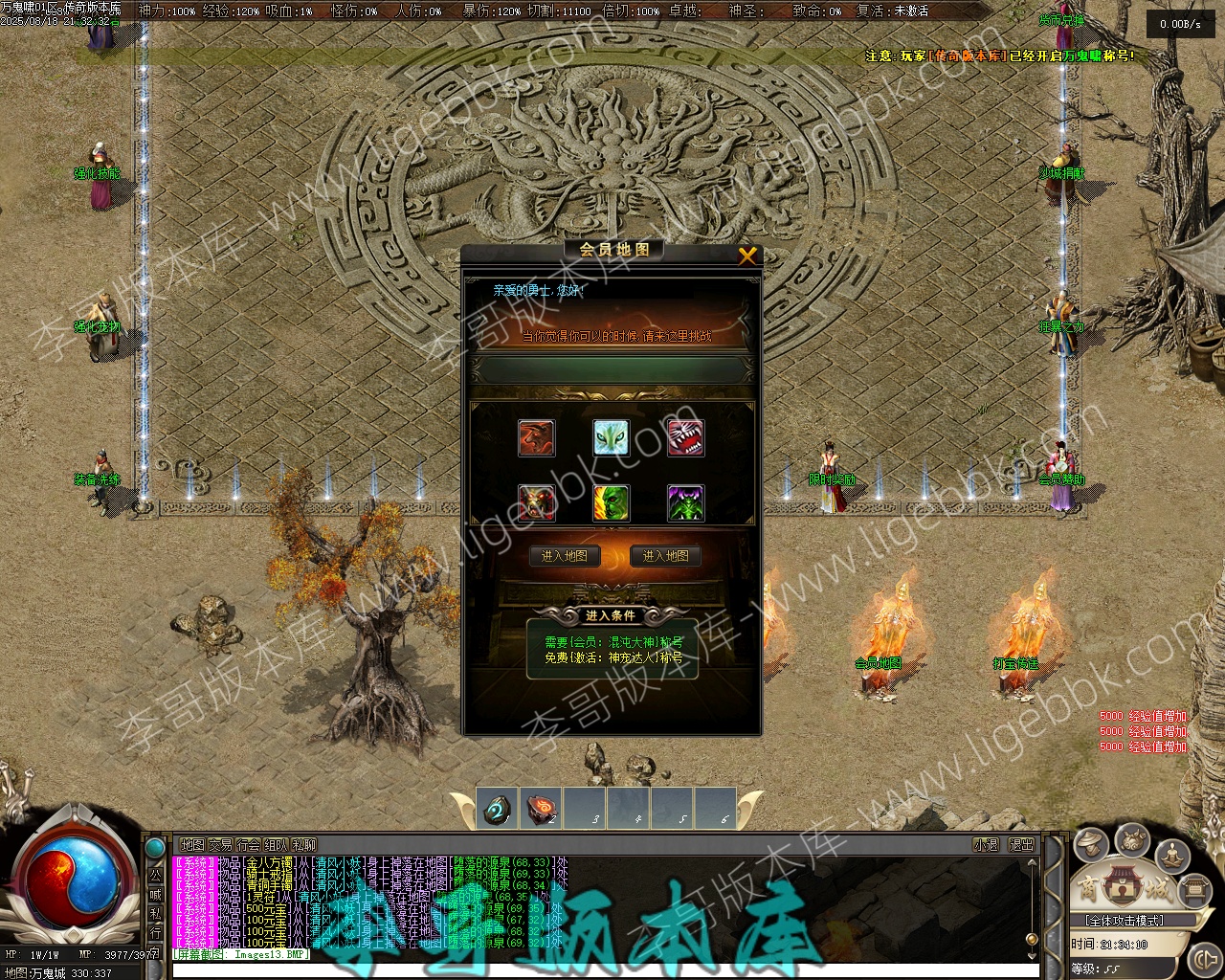This screenshot has height=980, width=1225.
Task: Click the 退出 exit button
Action: [x=1021, y=845]
